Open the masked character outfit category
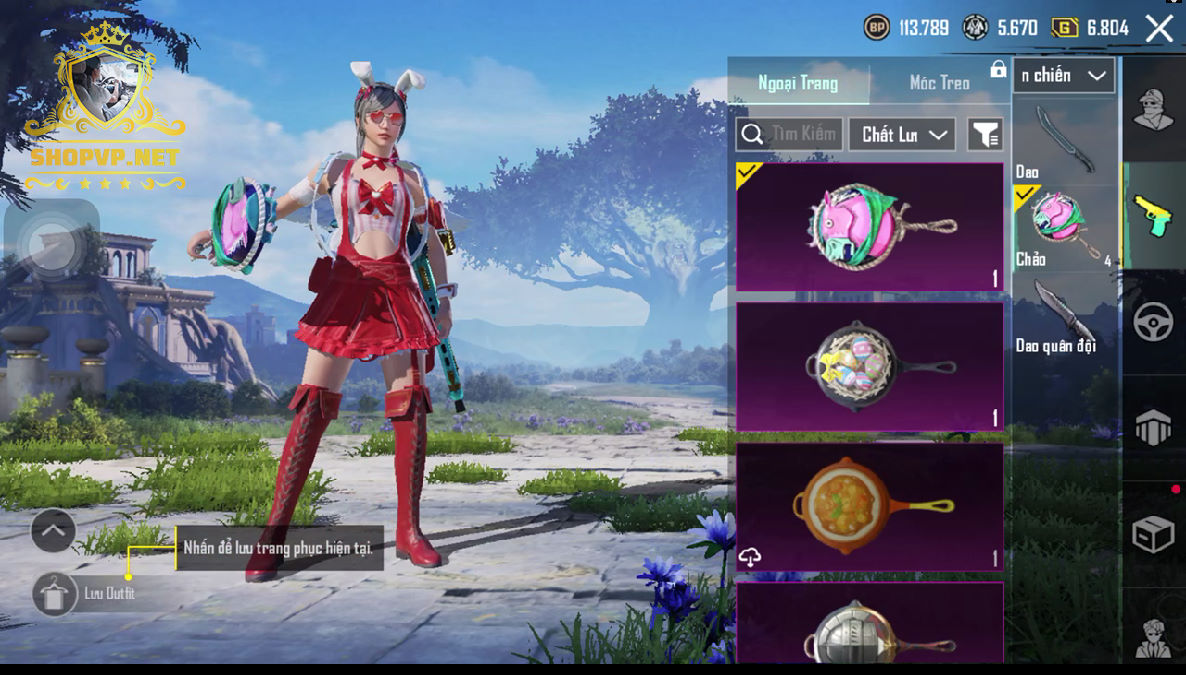This screenshot has width=1186, height=675. tap(1153, 108)
